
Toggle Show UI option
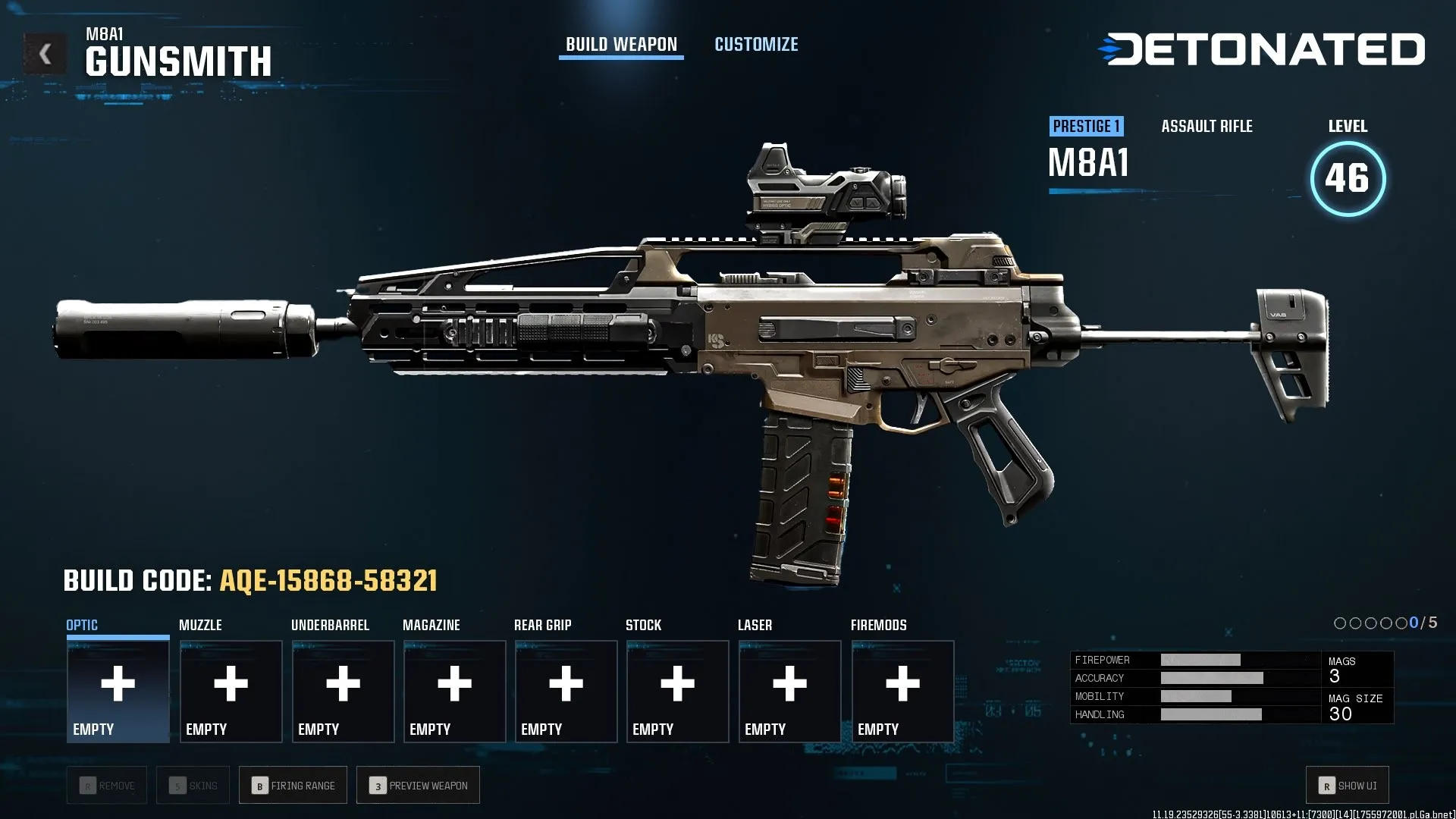tap(1346, 785)
